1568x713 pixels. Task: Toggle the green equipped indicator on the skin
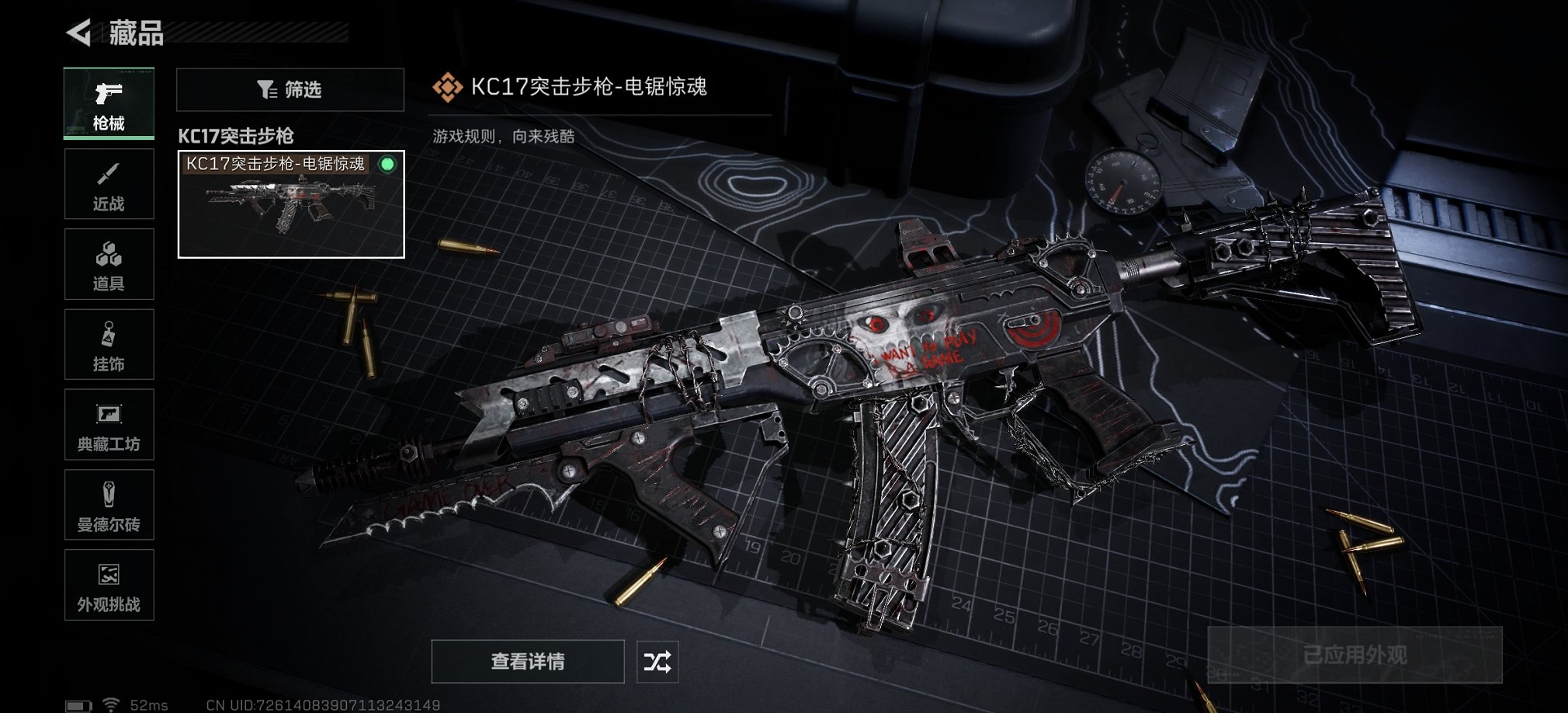pyautogui.click(x=387, y=164)
